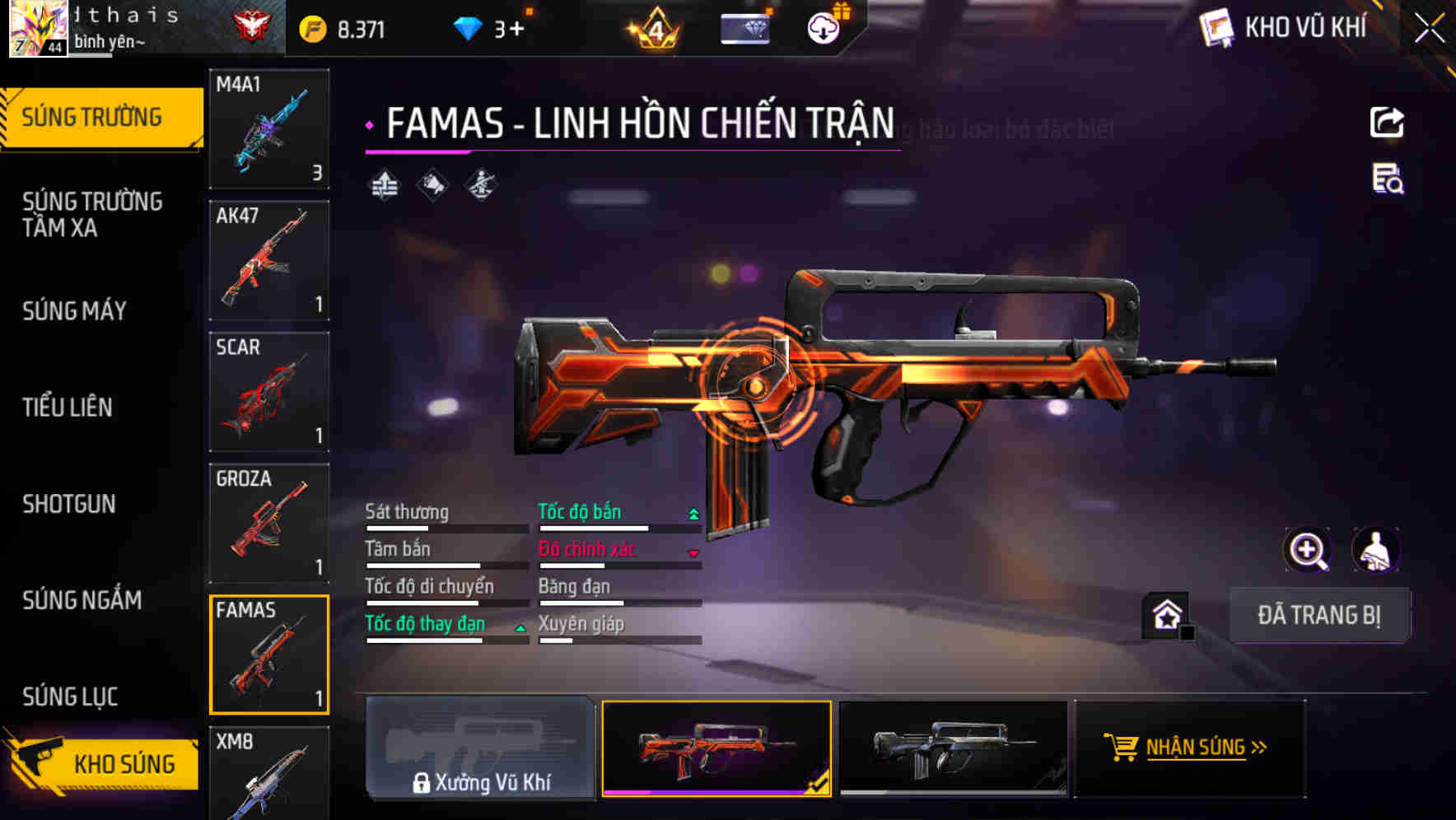1456x820 pixels.
Task: Show the Shotgun weapon list
Action: click(69, 504)
